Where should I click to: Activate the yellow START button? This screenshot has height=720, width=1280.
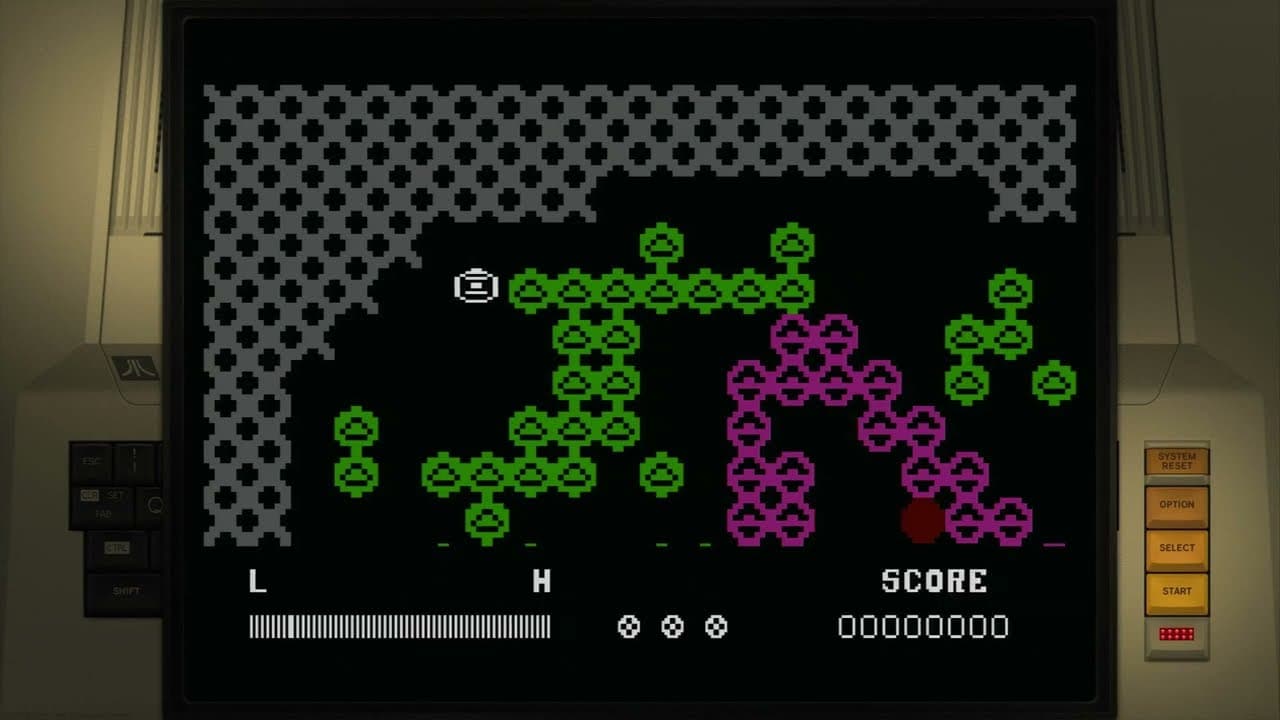pos(1177,591)
